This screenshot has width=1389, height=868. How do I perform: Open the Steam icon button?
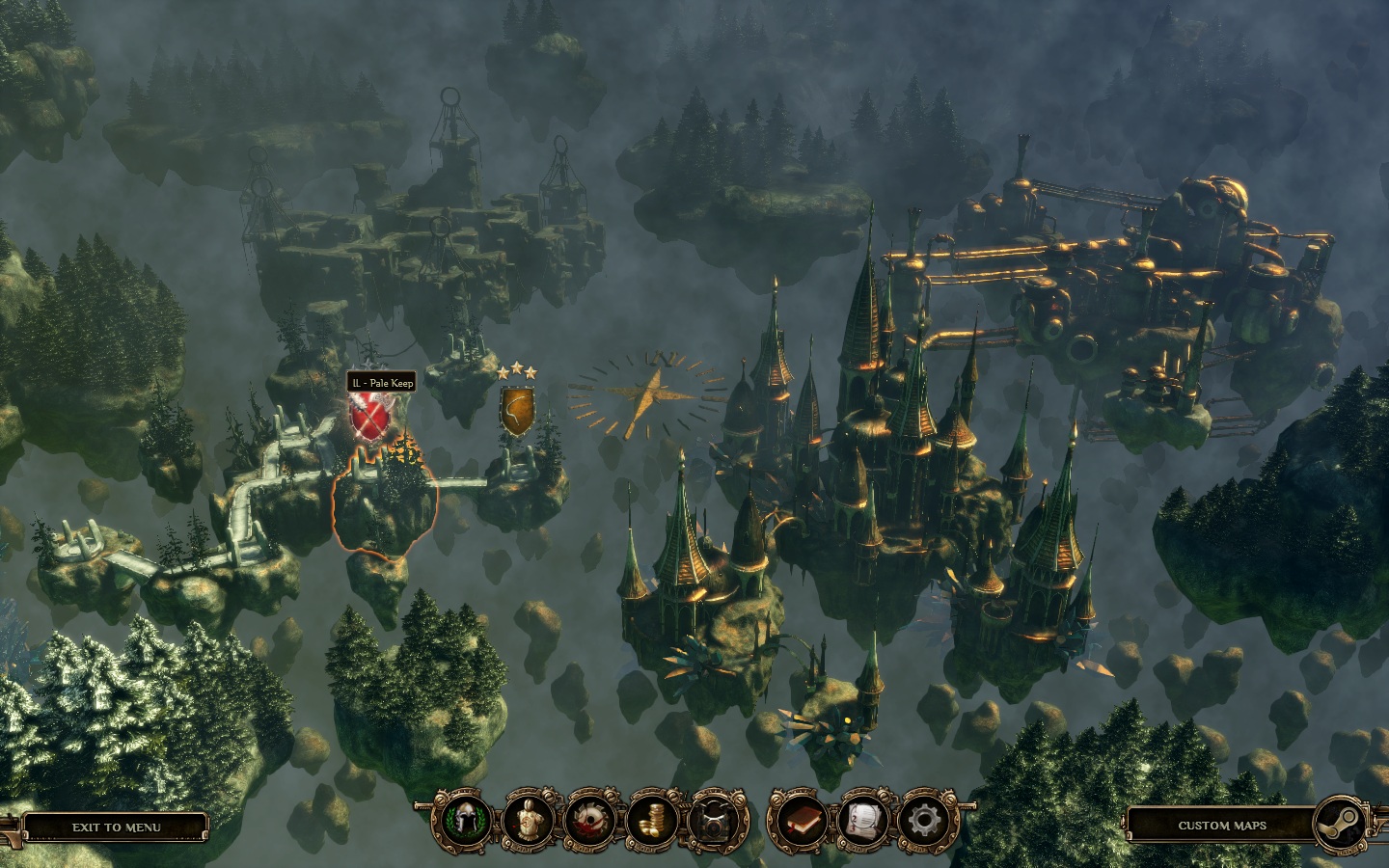[1341, 824]
